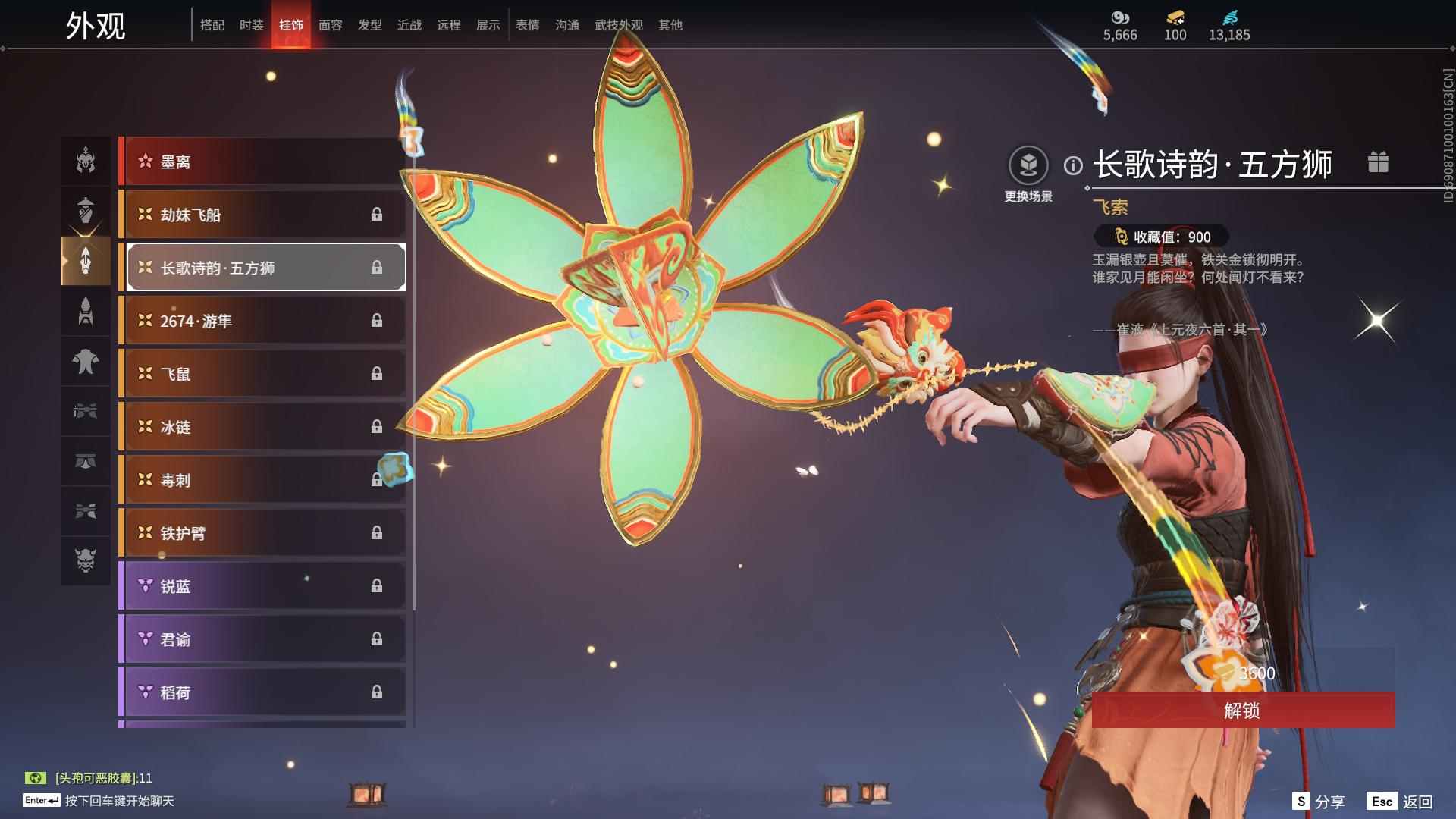Select the demon mask category icon
The image size is (1456, 819).
tap(86, 560)
